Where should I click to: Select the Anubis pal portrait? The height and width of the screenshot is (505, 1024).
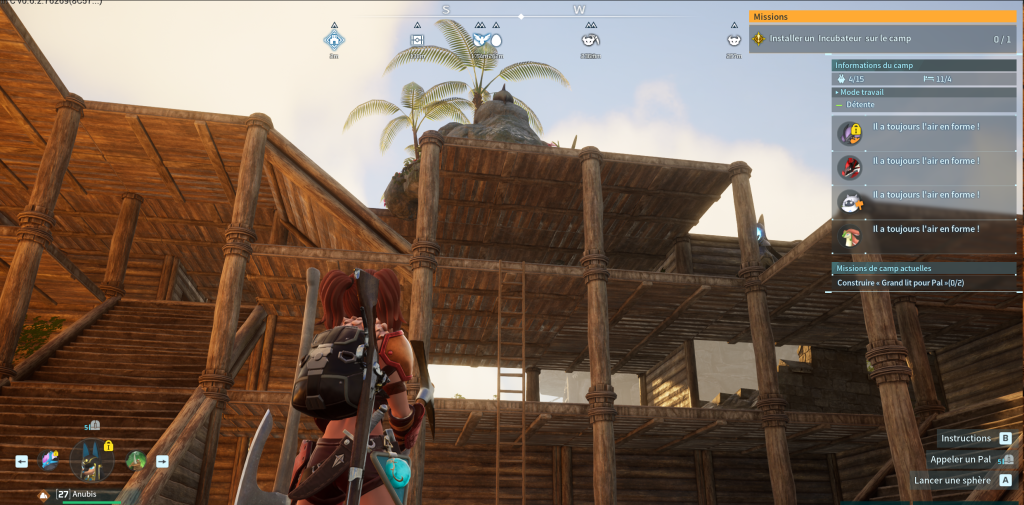point(92,461)
